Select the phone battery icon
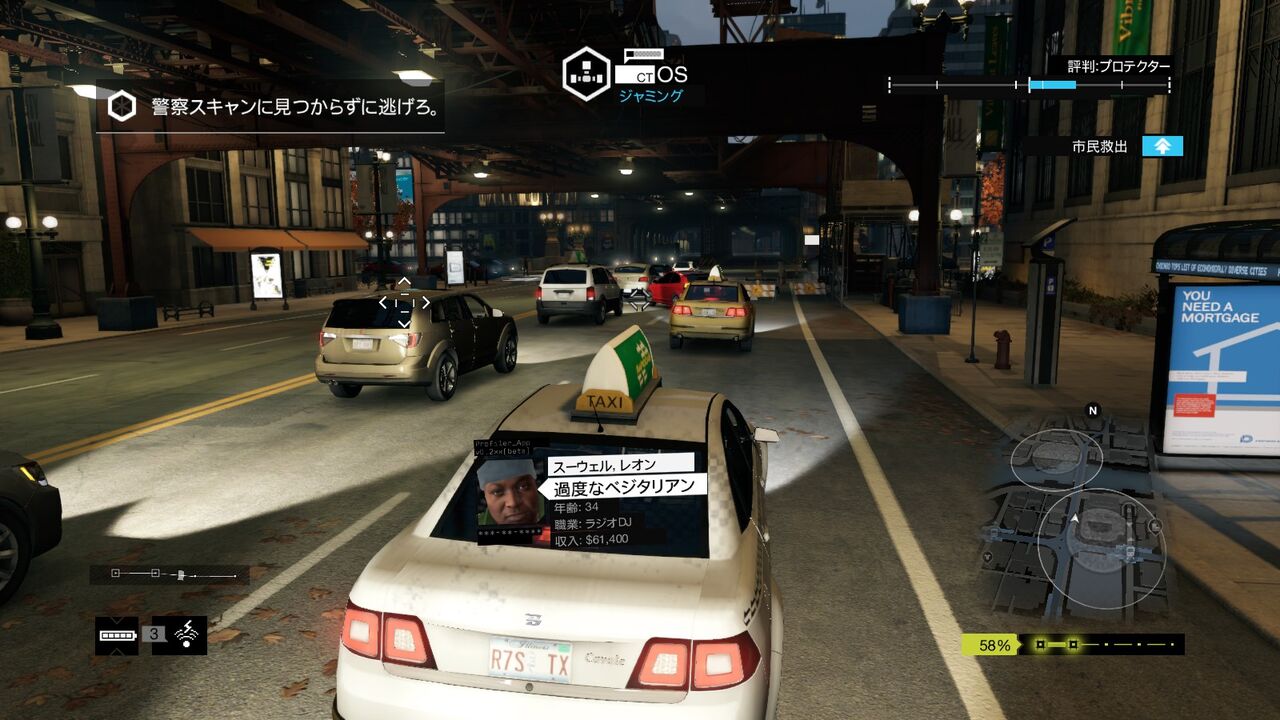Viewport: 1280px width, 720px height. coord(116,635)
